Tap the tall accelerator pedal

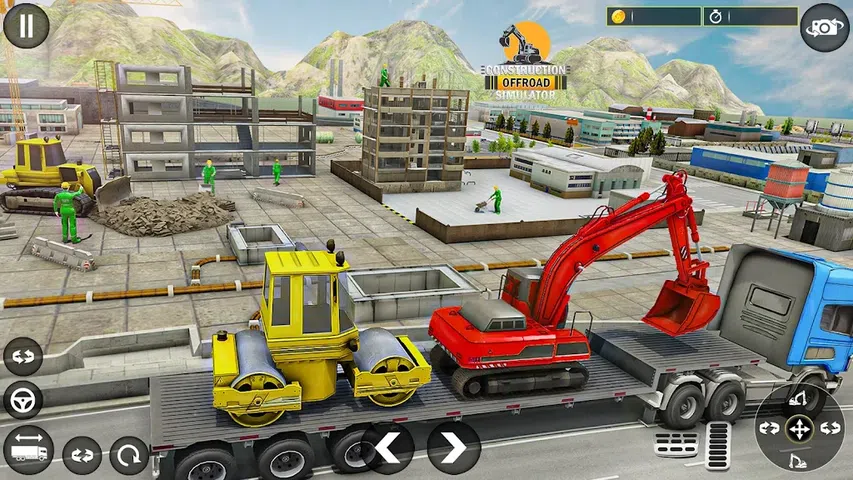point(717,445)
